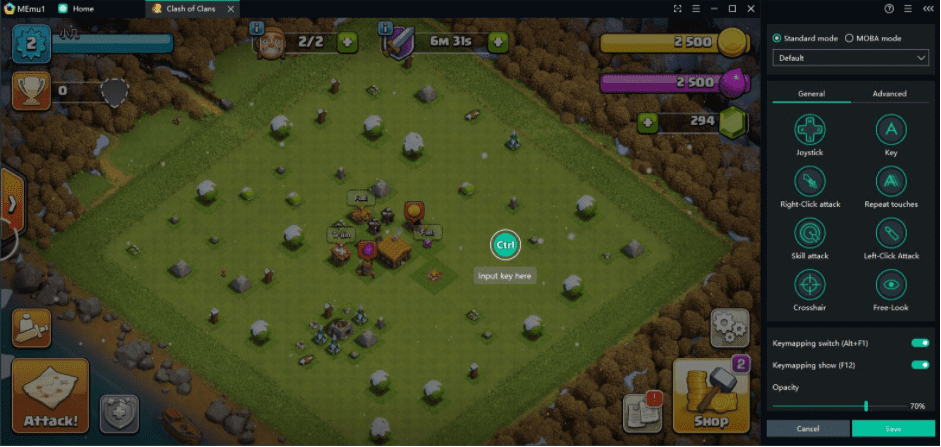This screenshot has width=941, height=447.
Task: Open the Default keymapping scheme dropdown
Action: click(851, 59)
